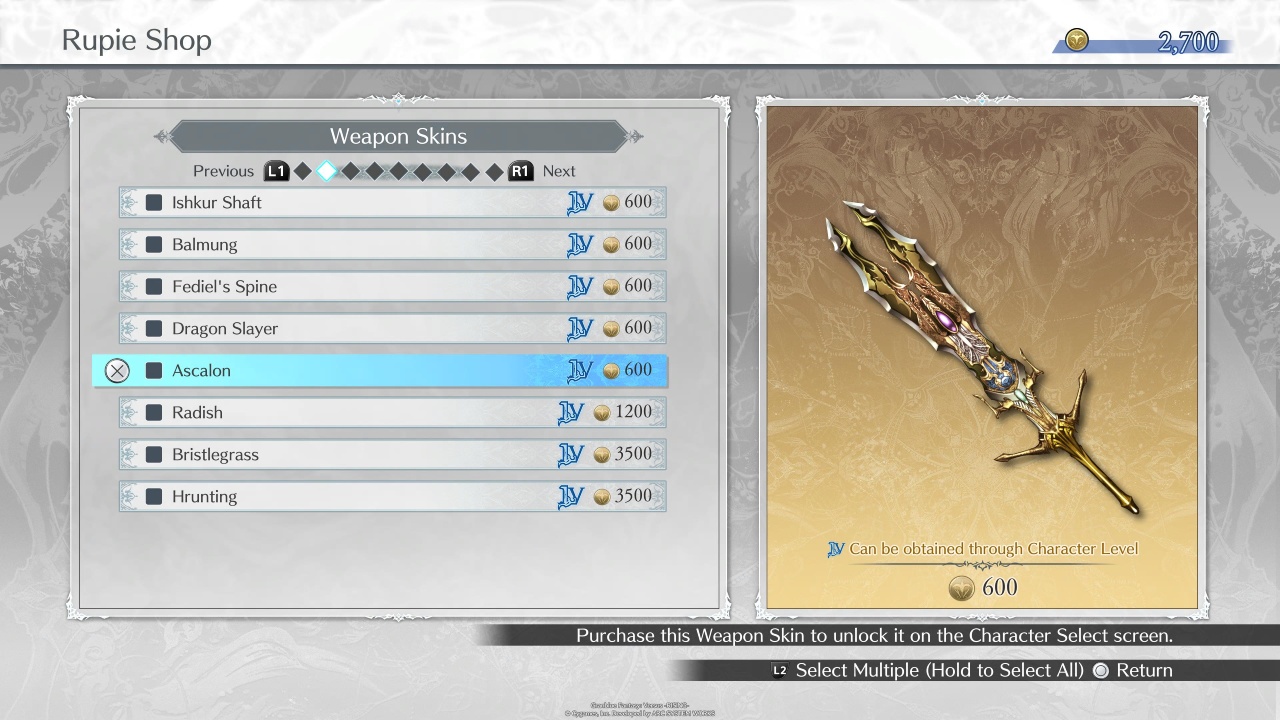Click the X circle icon beside Ascalon
Screen dimensions: 1280x720
(117, 370)
